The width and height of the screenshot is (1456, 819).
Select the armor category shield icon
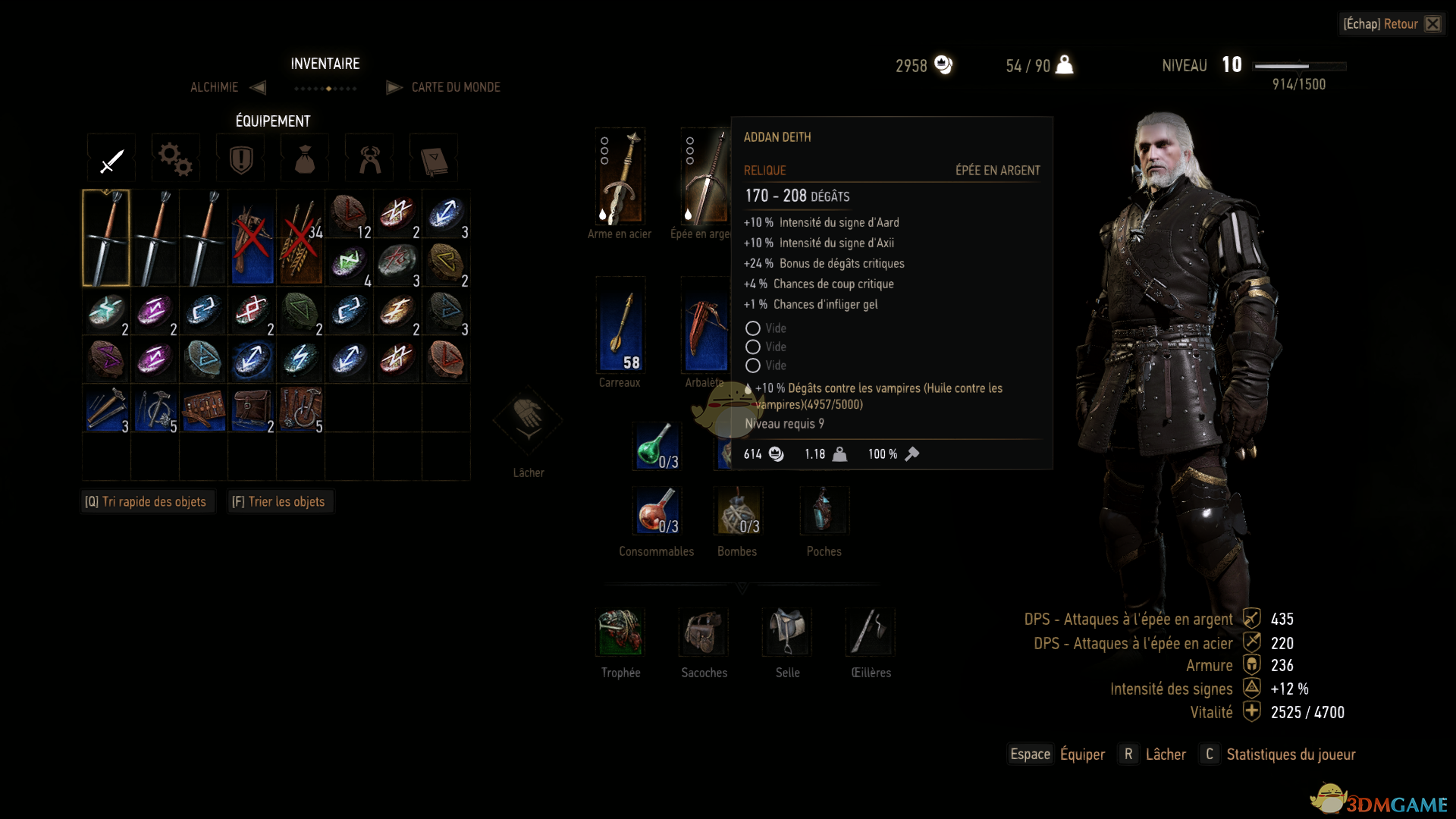click(240, 158)
